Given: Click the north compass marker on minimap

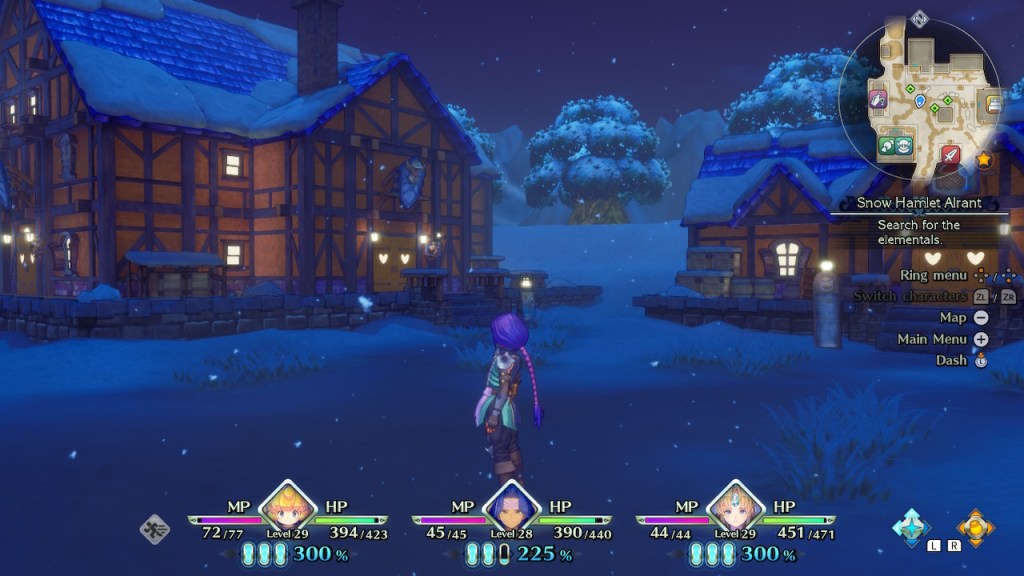Looking at the screenshot, I should tap(919, 18).
